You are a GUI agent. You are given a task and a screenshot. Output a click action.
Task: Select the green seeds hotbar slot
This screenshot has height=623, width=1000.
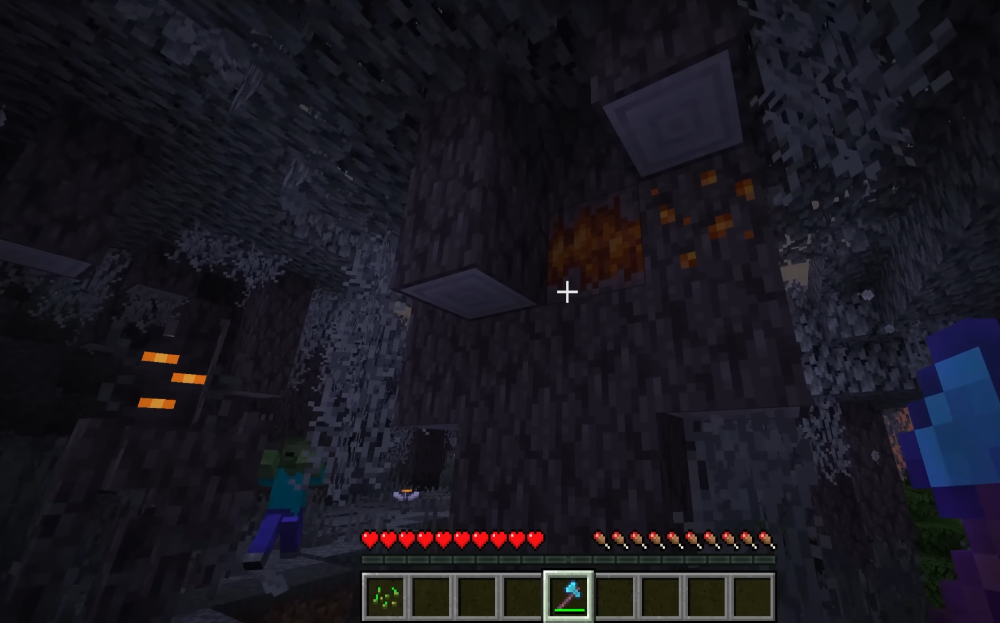pyautogui.click(x=385, y=597)
